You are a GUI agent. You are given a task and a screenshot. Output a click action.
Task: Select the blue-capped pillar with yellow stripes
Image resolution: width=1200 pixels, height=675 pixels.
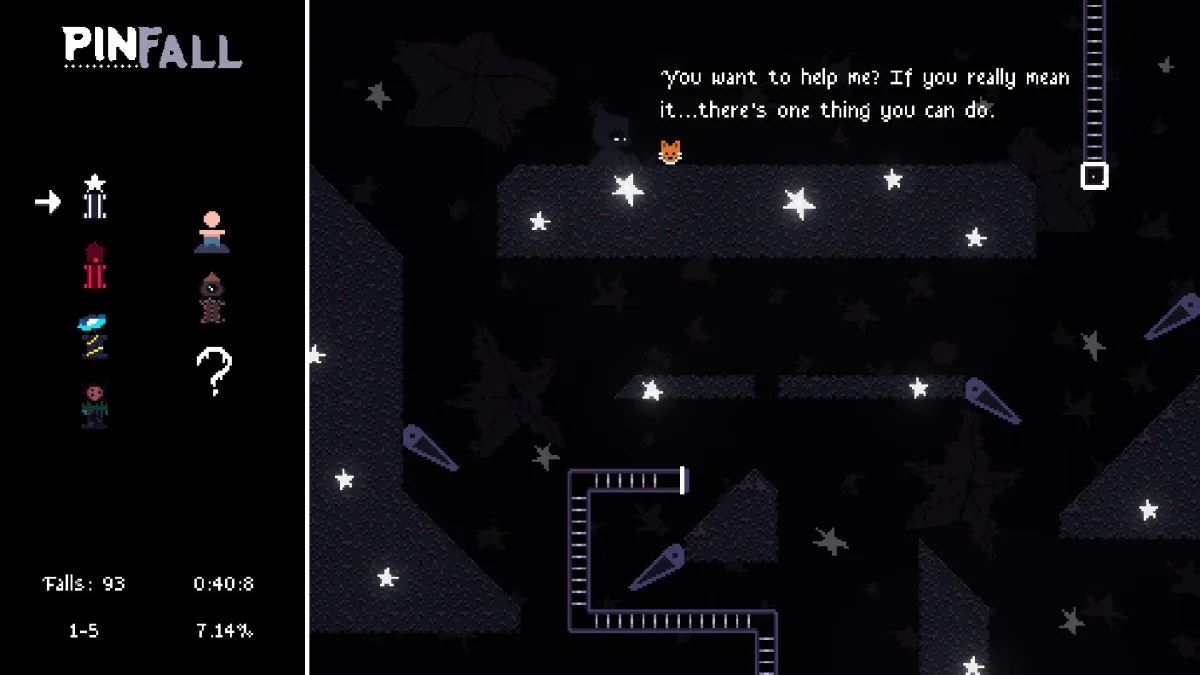[x=94, y=336]
